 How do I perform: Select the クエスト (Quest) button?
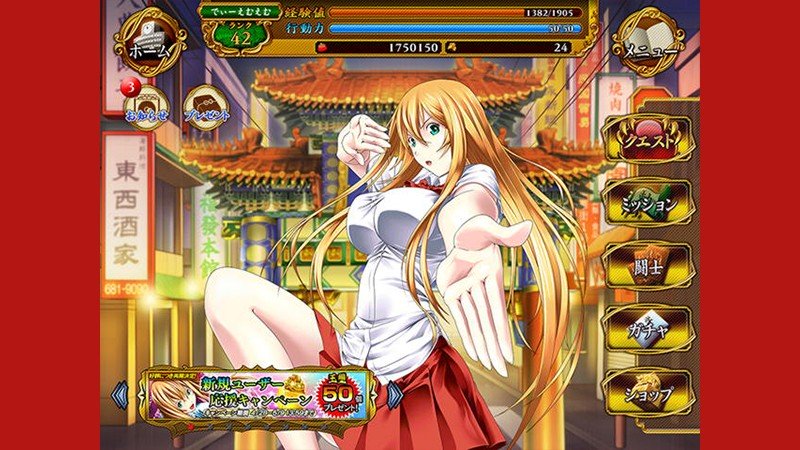pyautogui.click(x=650, y=141)
